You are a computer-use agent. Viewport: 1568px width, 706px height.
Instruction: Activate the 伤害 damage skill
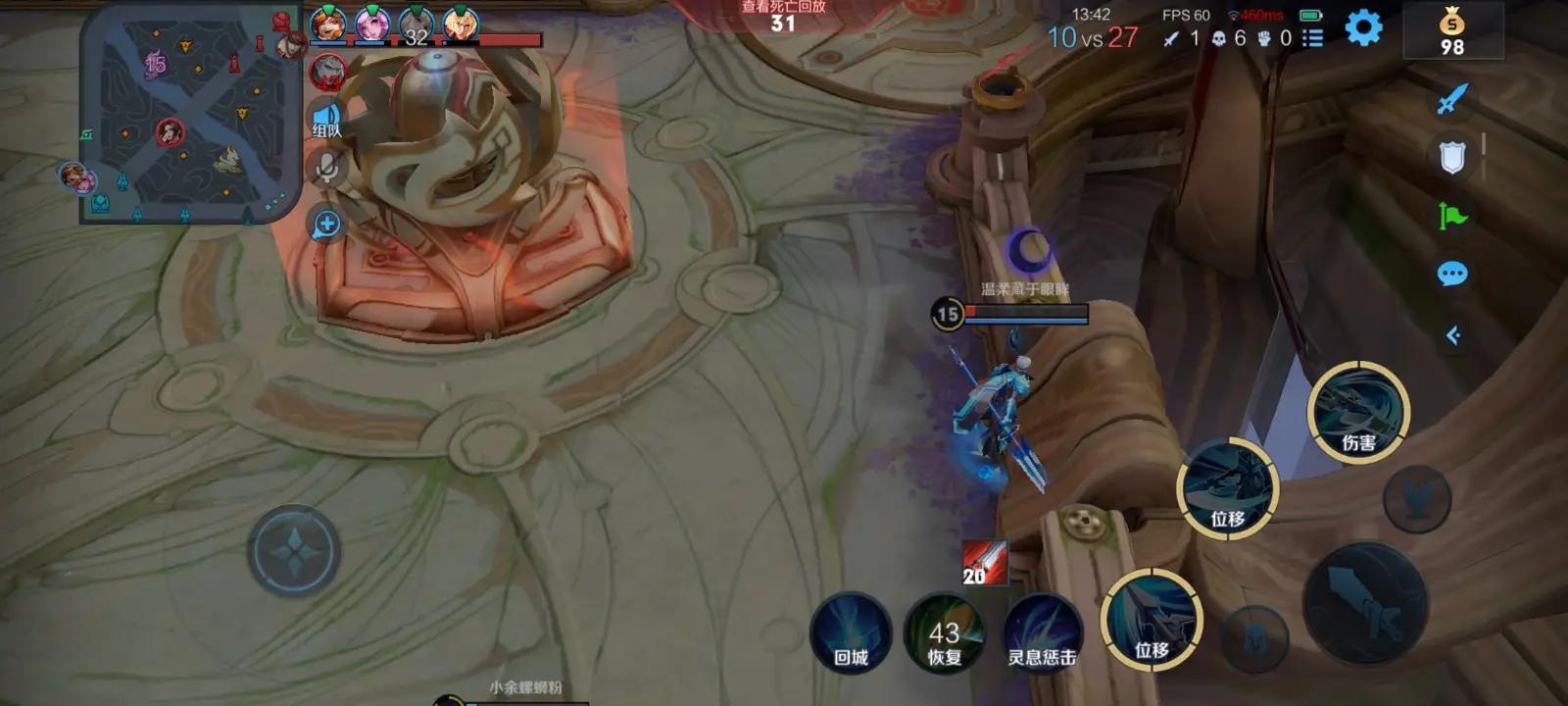tap(1358, 412)
